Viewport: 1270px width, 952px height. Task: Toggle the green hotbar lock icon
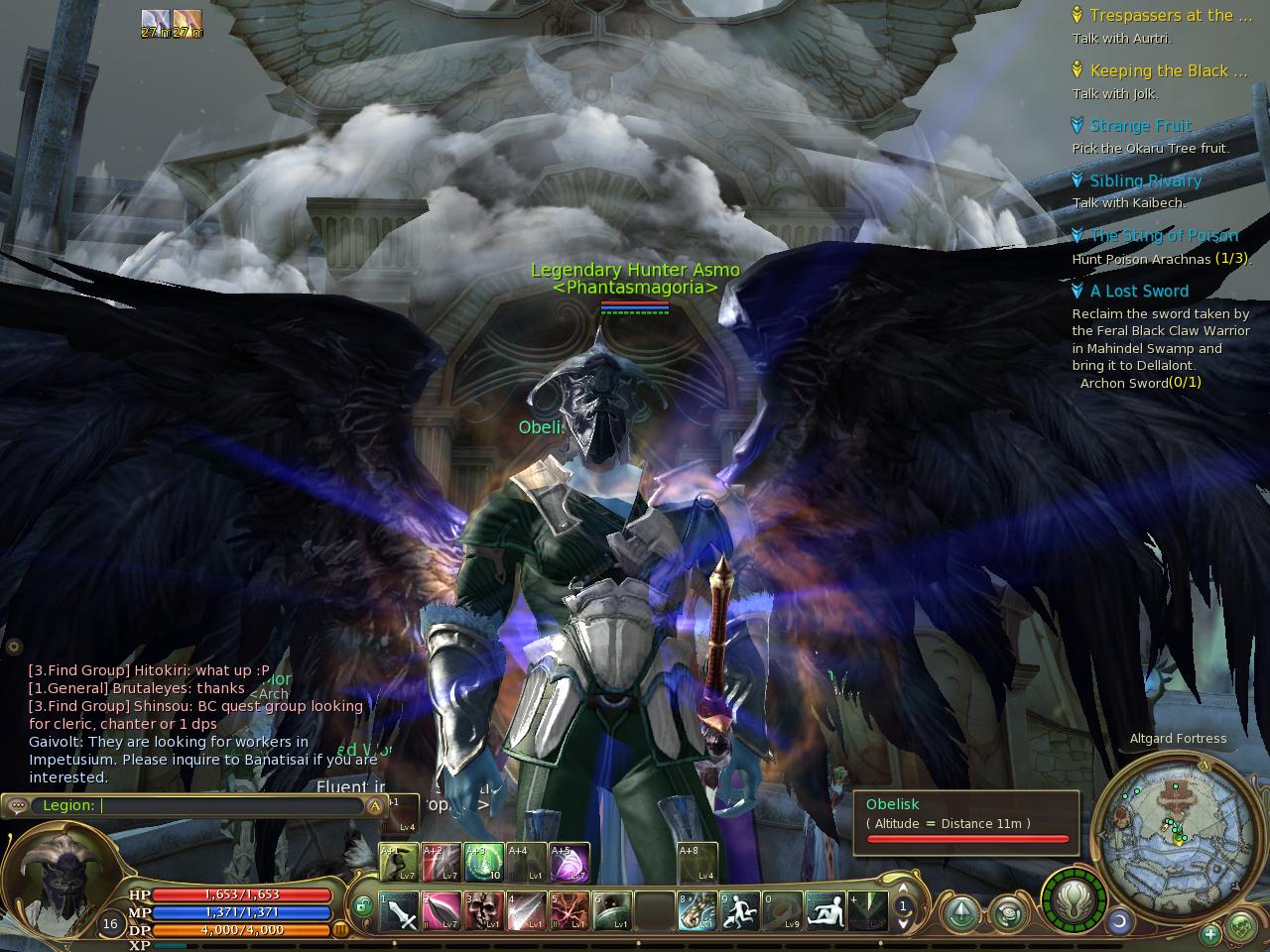pyautogui.click(x=363, y=904)
